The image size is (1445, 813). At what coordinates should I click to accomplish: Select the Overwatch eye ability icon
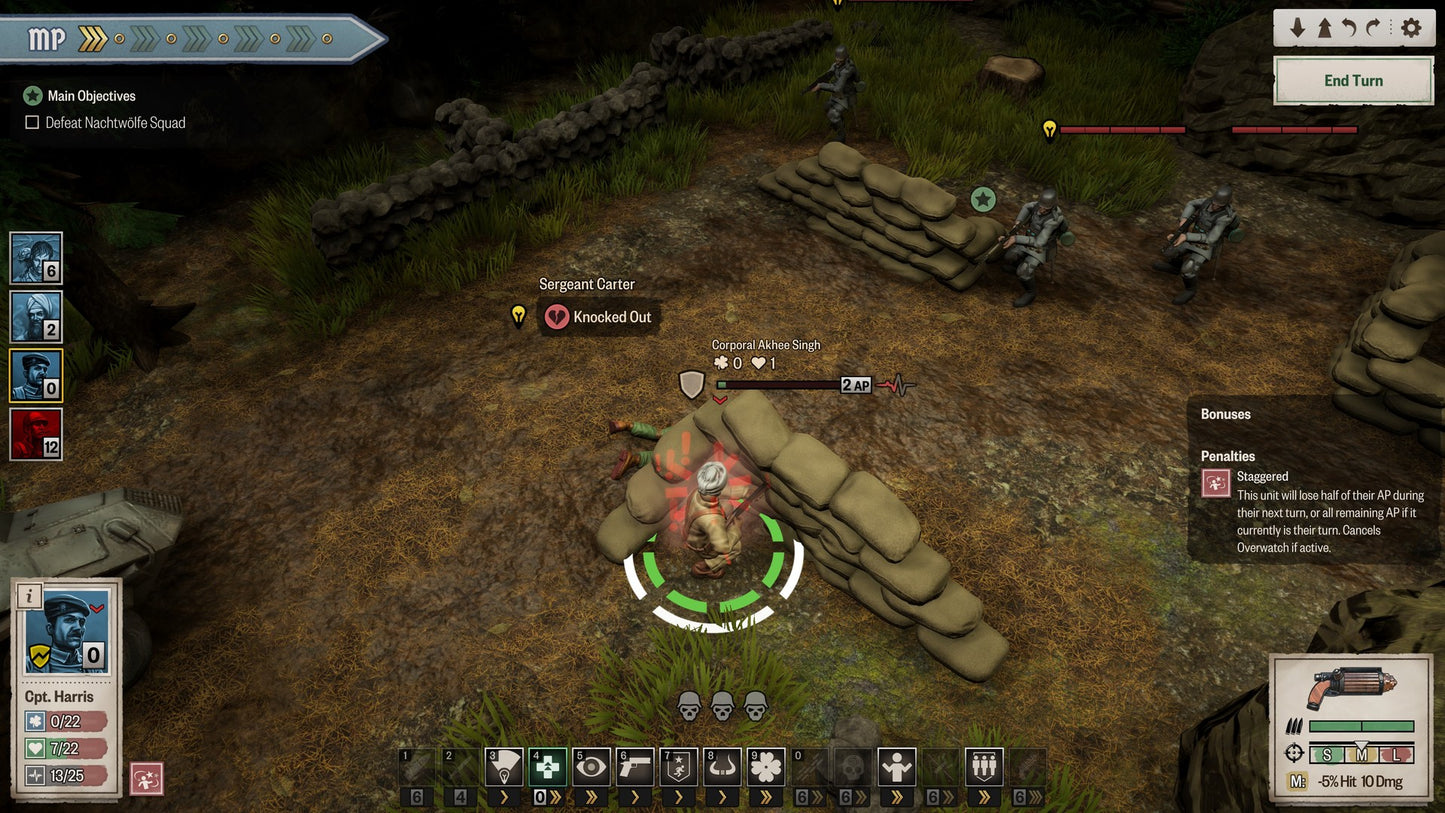592,767
